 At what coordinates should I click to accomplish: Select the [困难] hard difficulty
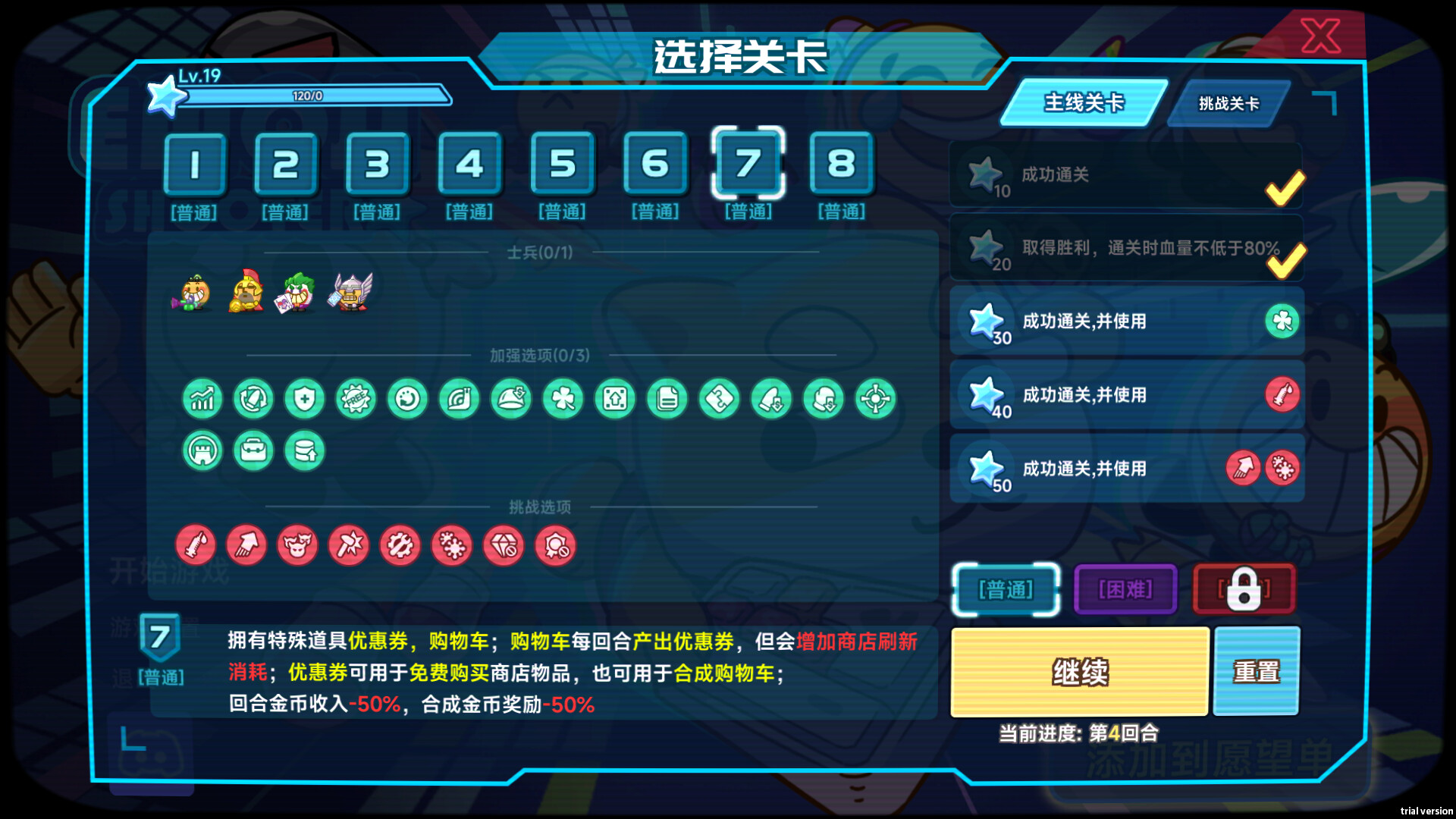1125,588
